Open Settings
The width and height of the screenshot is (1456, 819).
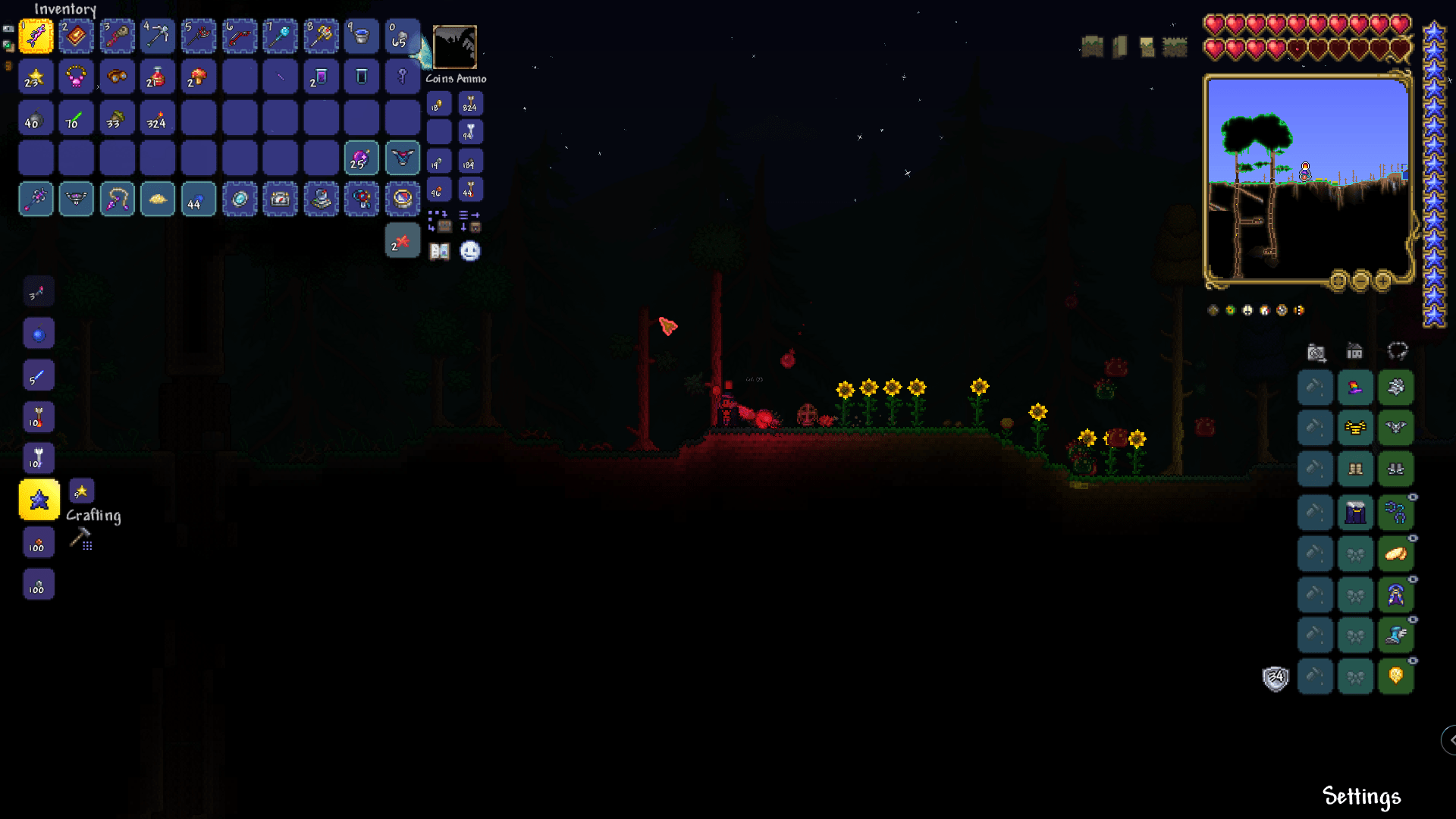click(1361, 796)
